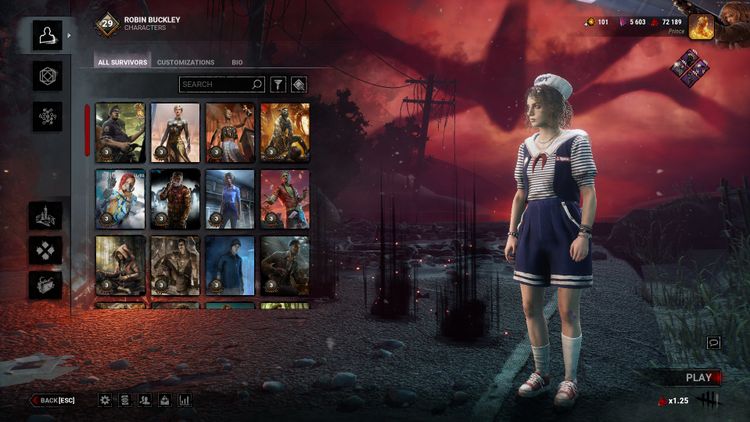Select the hooded survivor portrait
This screenshot has width=750, height=422.
coord(120,265)
